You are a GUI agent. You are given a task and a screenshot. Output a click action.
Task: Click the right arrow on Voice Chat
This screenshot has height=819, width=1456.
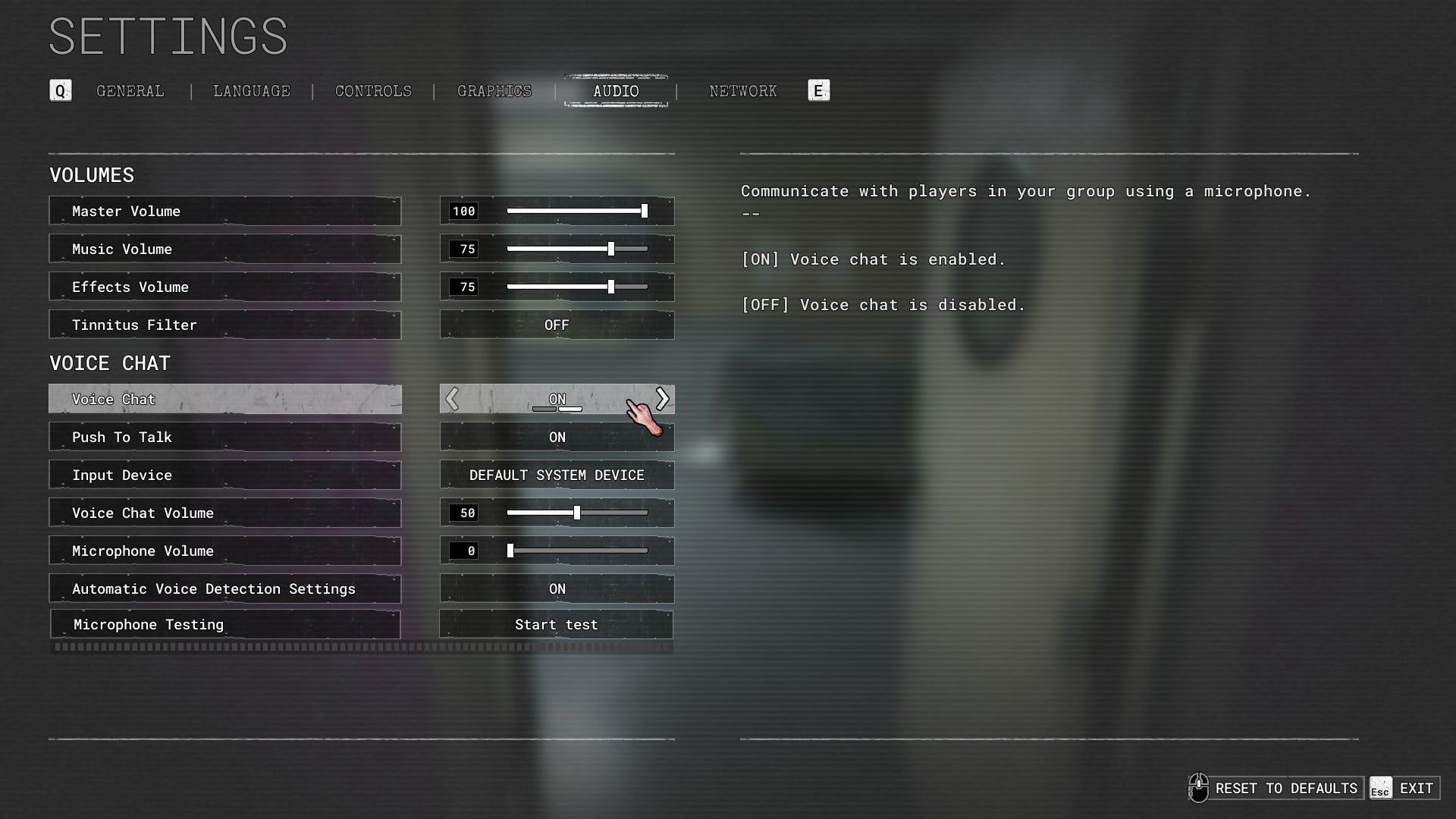coord(661,398)
